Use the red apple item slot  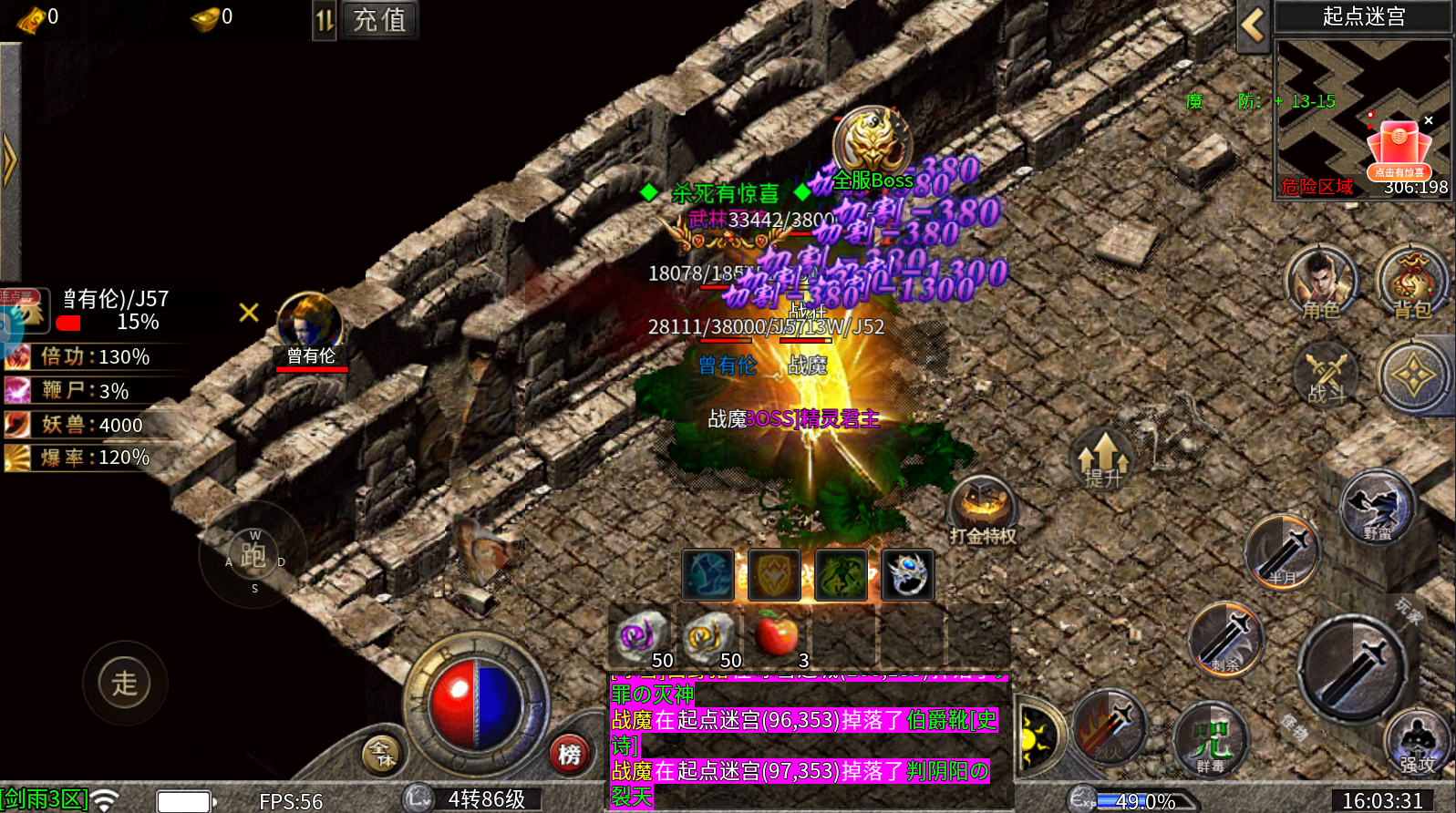coord(776,636)
